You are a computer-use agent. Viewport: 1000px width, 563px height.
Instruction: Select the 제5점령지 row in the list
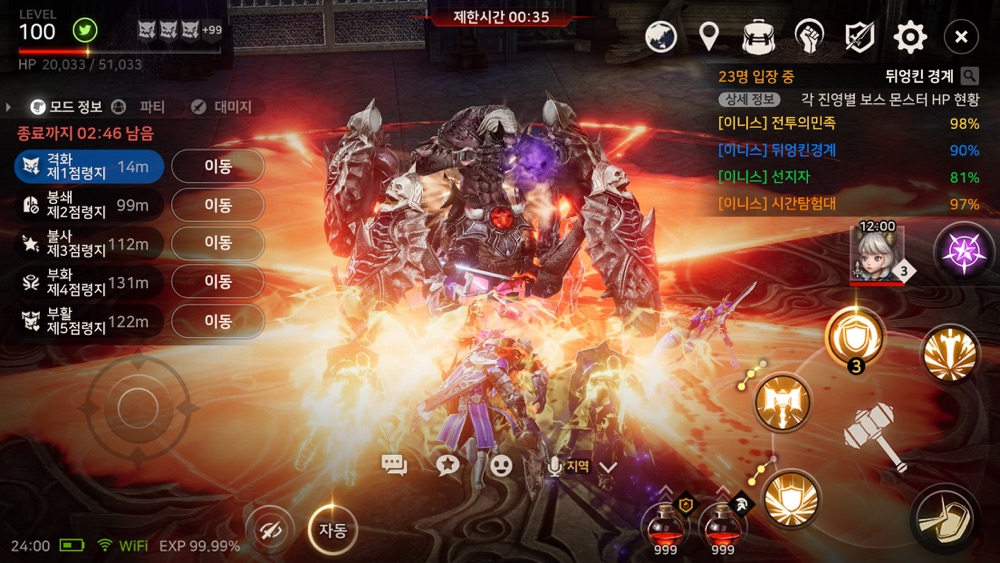[x=88, y=321]
